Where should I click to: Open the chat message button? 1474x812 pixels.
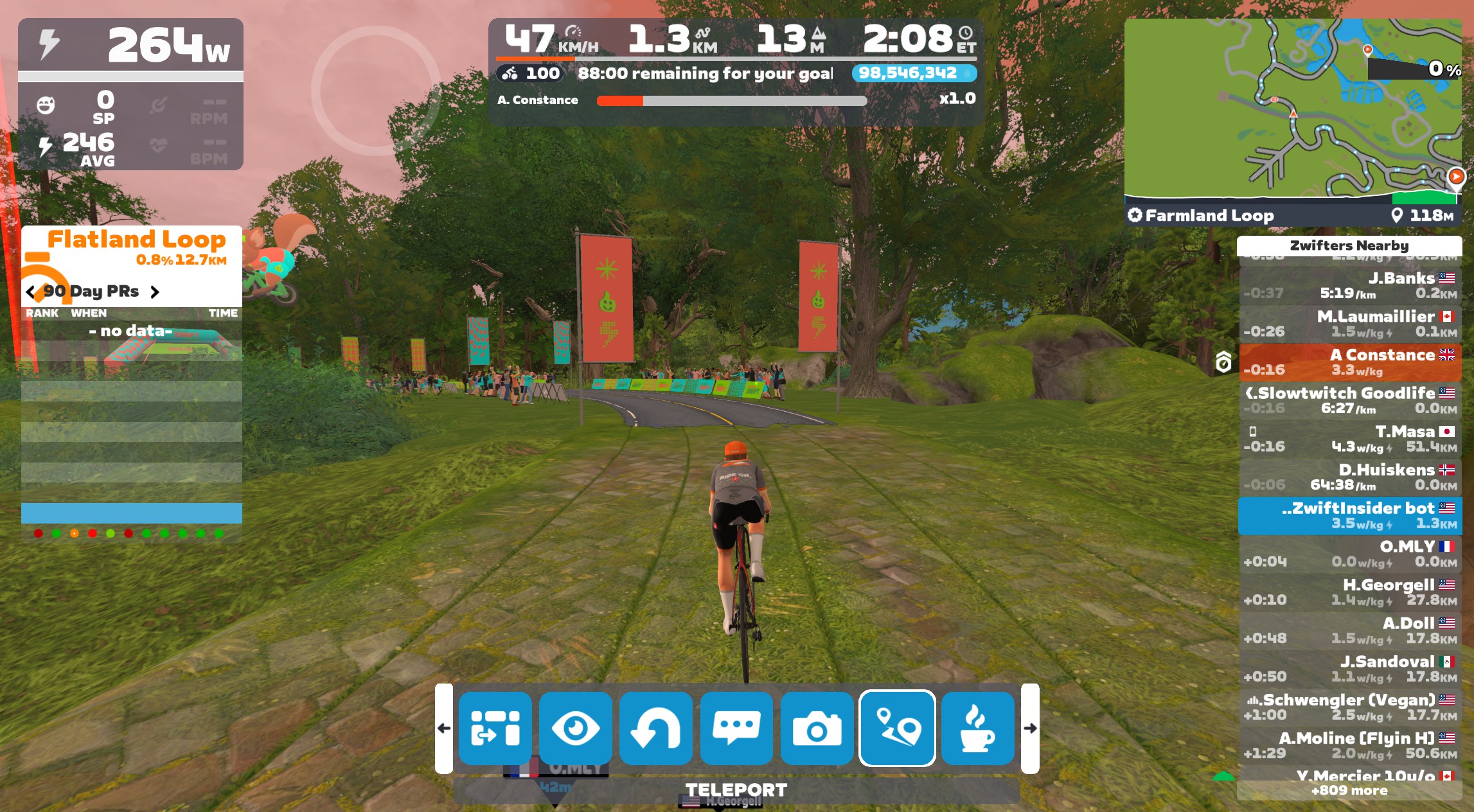736,728
